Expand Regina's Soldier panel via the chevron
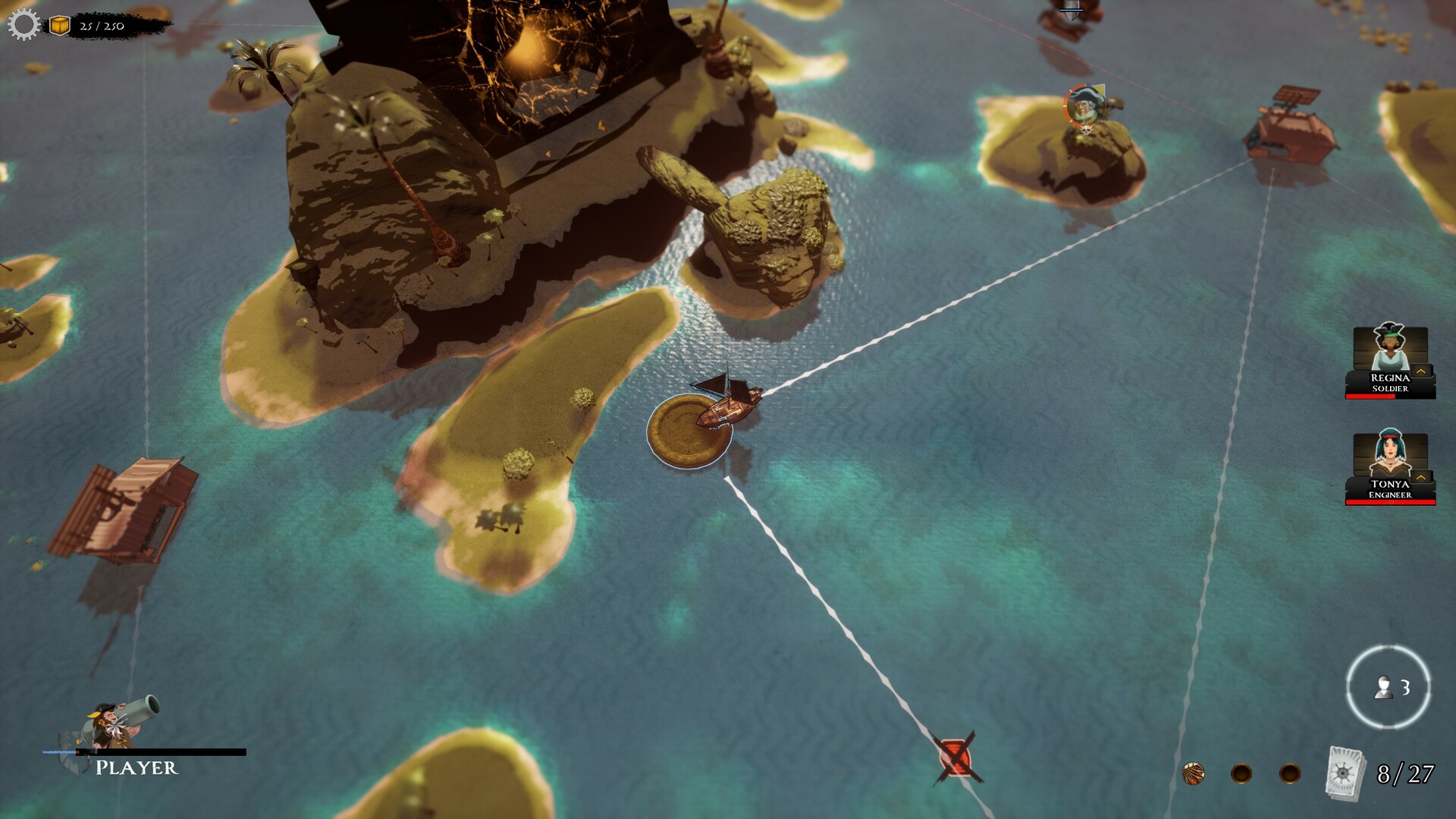The height and width of the screenshot is (819, 1456). [1421, 371]
